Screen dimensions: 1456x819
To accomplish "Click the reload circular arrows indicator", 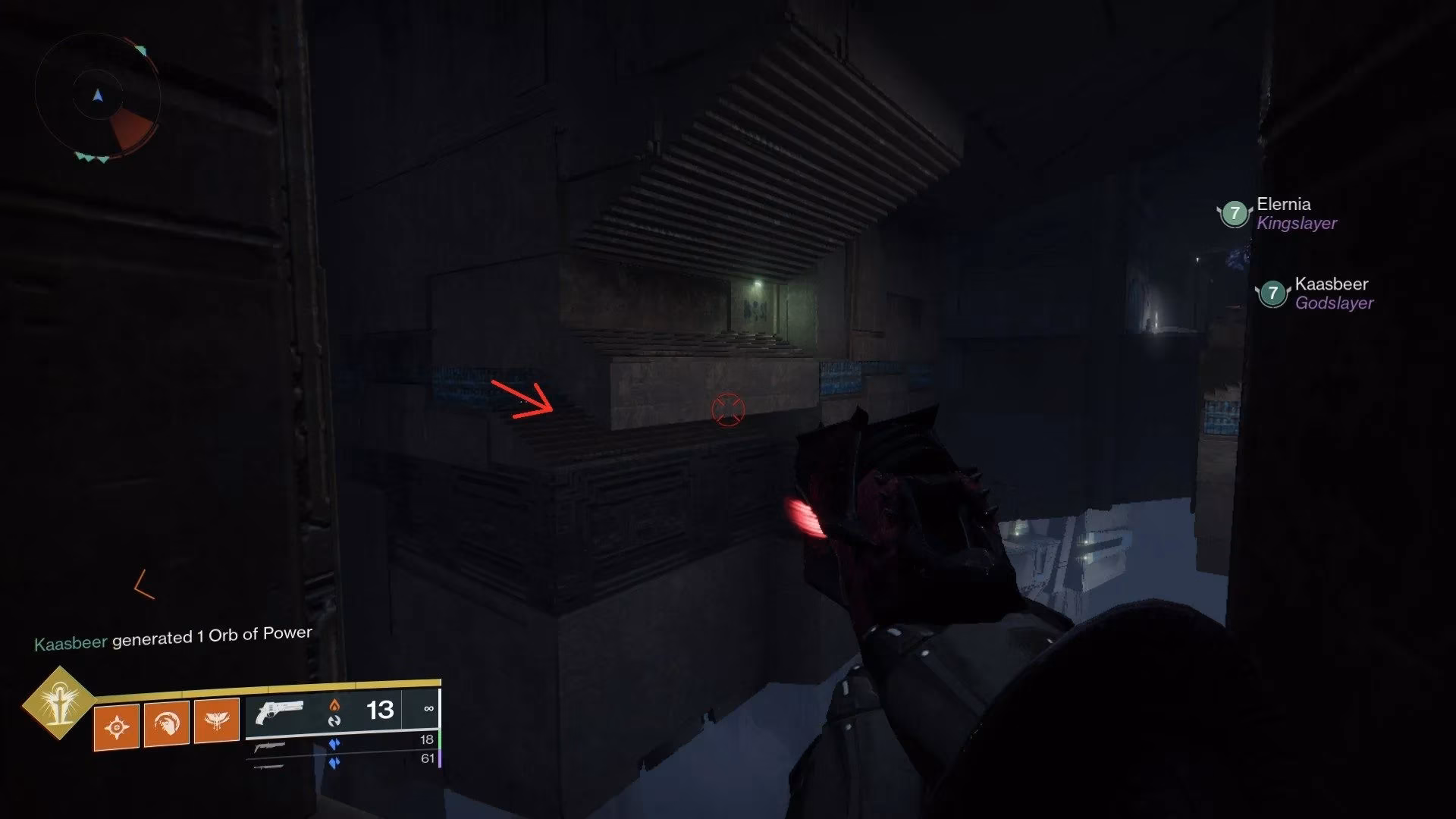I will 335,722.
